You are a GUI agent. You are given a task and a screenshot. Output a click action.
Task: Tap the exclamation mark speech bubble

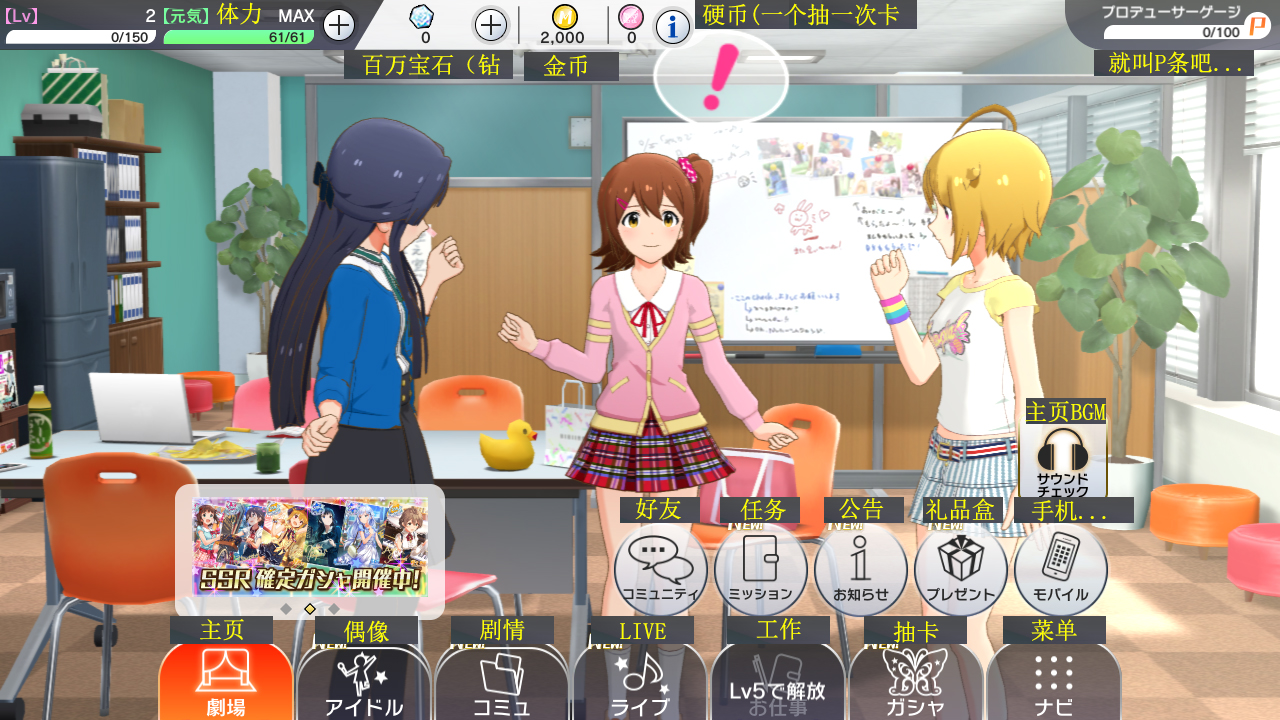(720, 80)
